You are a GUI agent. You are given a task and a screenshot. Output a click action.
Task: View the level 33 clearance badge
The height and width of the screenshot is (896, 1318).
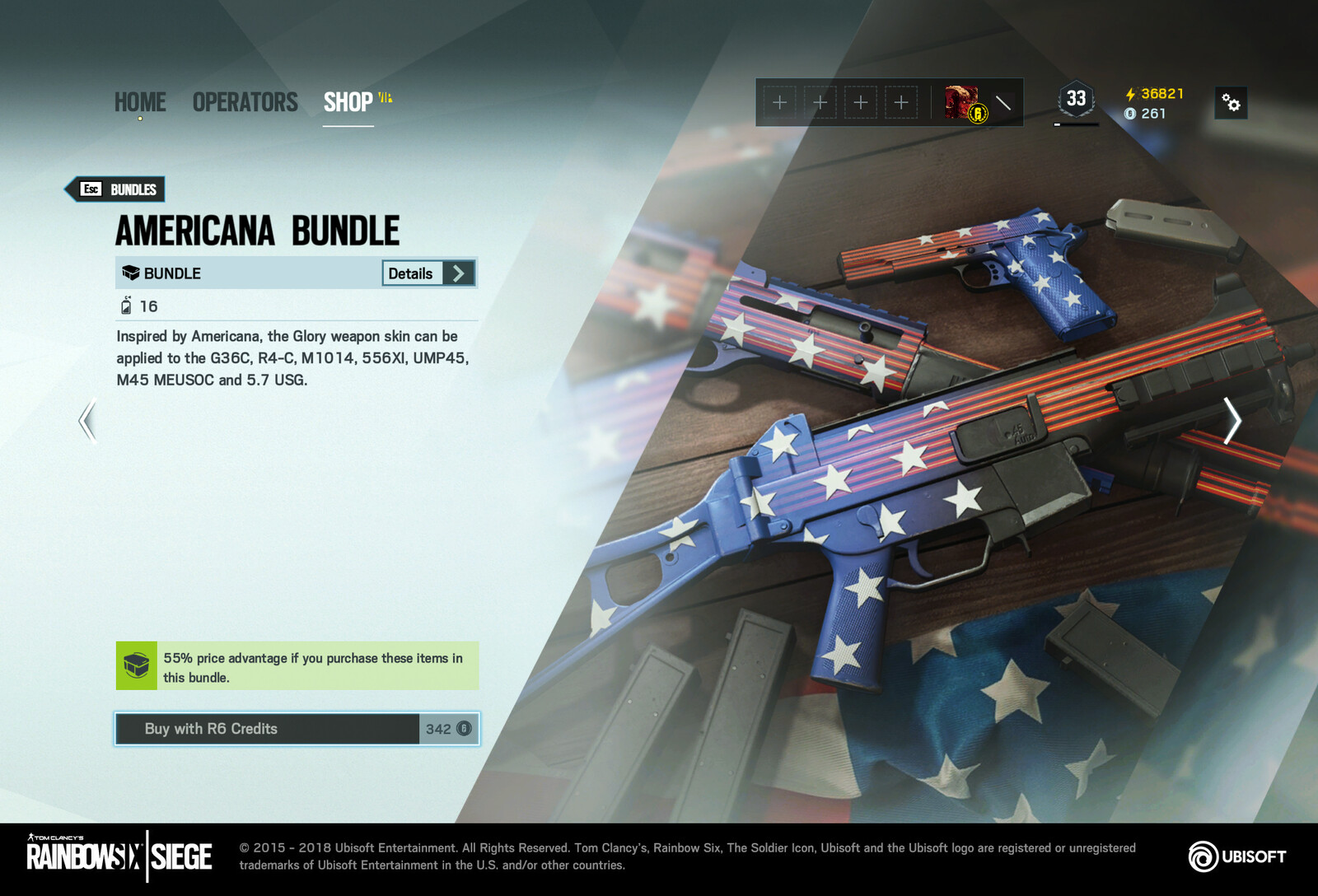(1076, 99)
